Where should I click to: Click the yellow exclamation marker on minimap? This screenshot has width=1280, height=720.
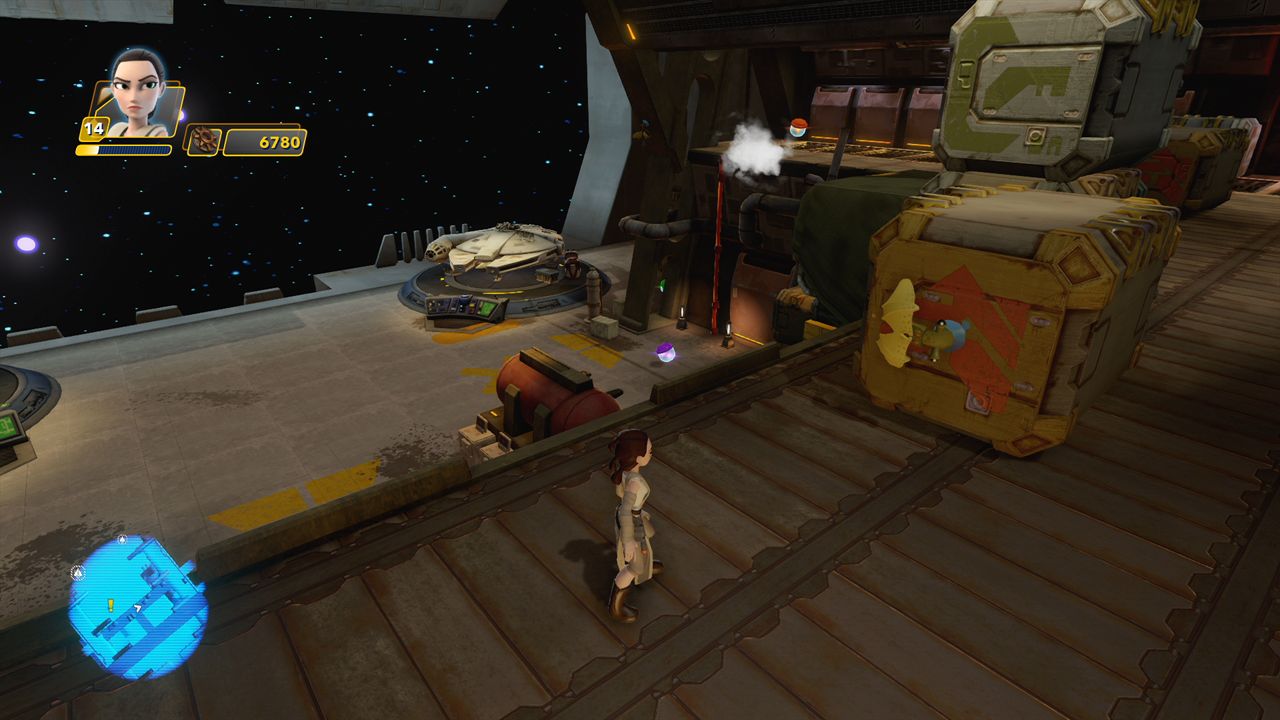pyautogui.click(x=111, y=605)
